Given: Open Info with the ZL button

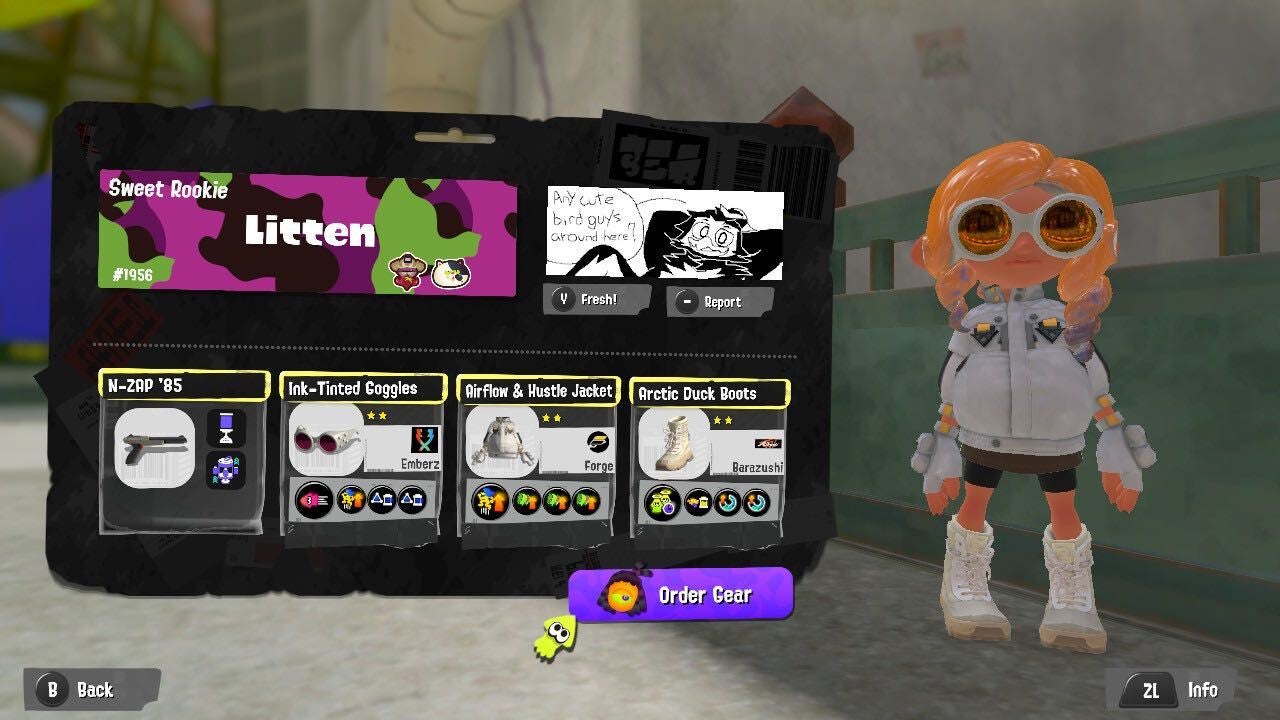Looking at the screenshot, I should (1152, 690).
